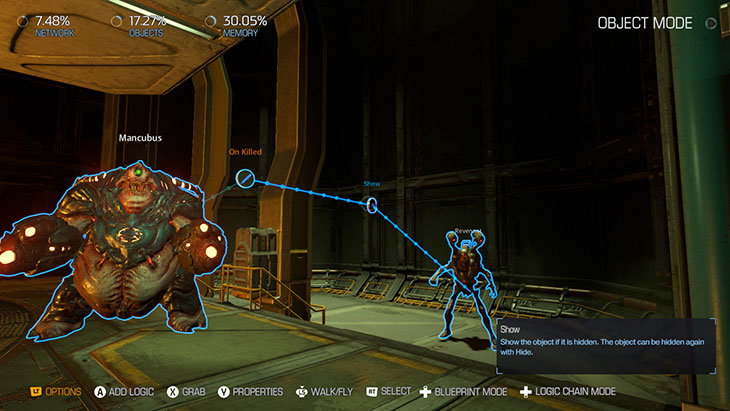Select the On Killed logic node
The height and width of the screenshot is (411, 730).
pyautogui.click(x=246, y=179)
